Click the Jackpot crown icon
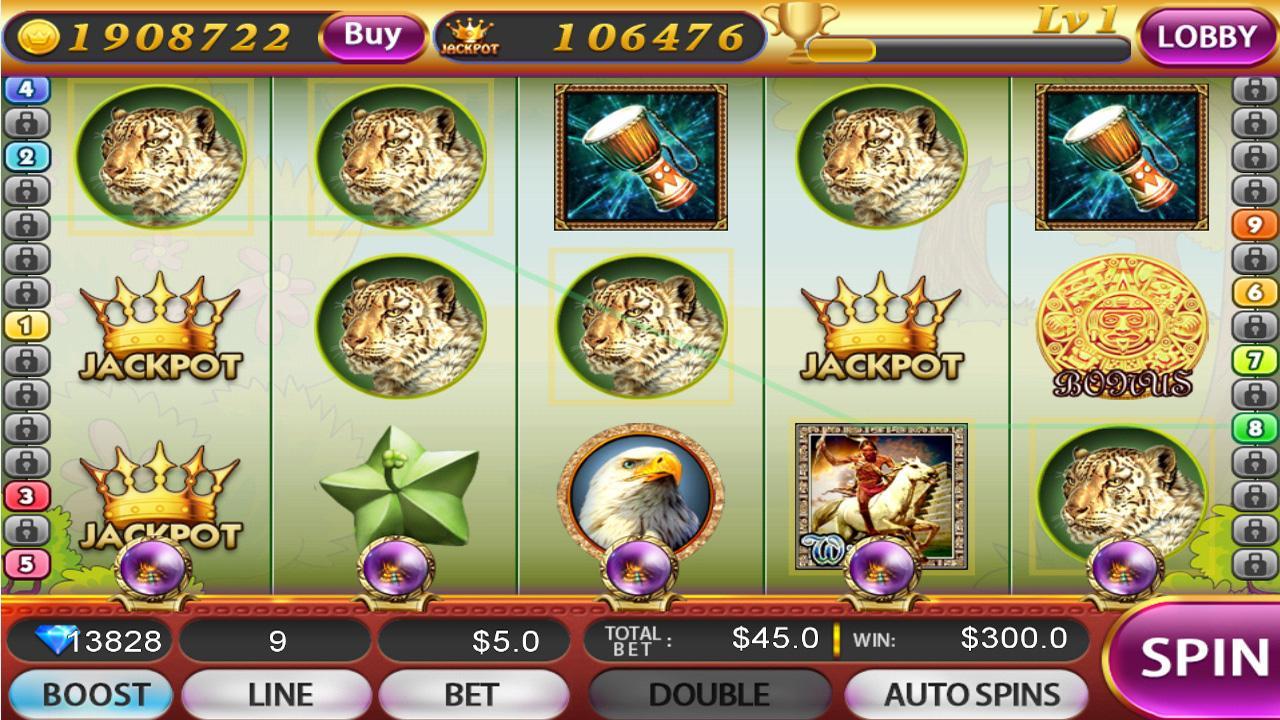 [470, 32]
